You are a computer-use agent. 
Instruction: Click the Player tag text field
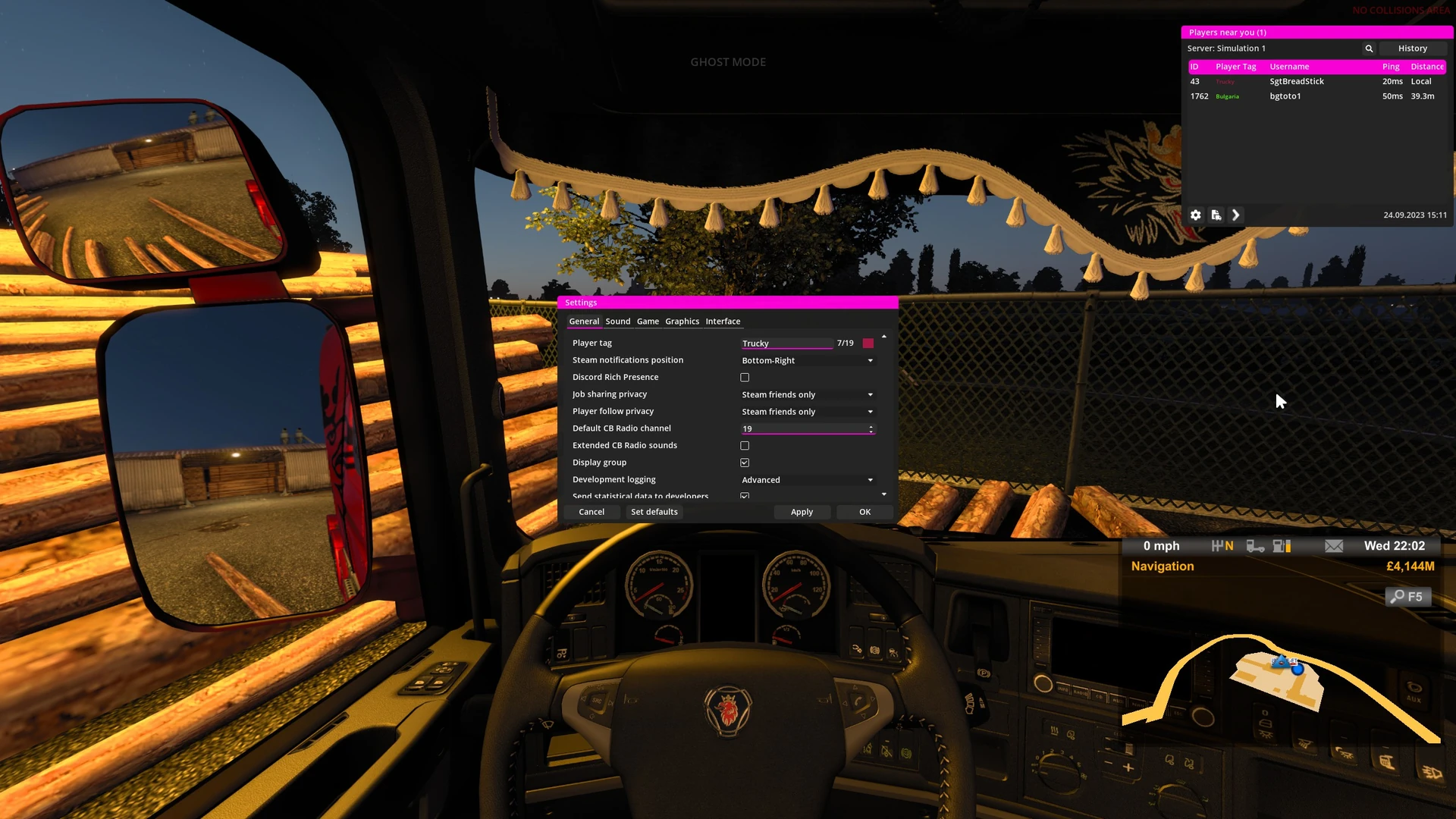coord(786,344)
